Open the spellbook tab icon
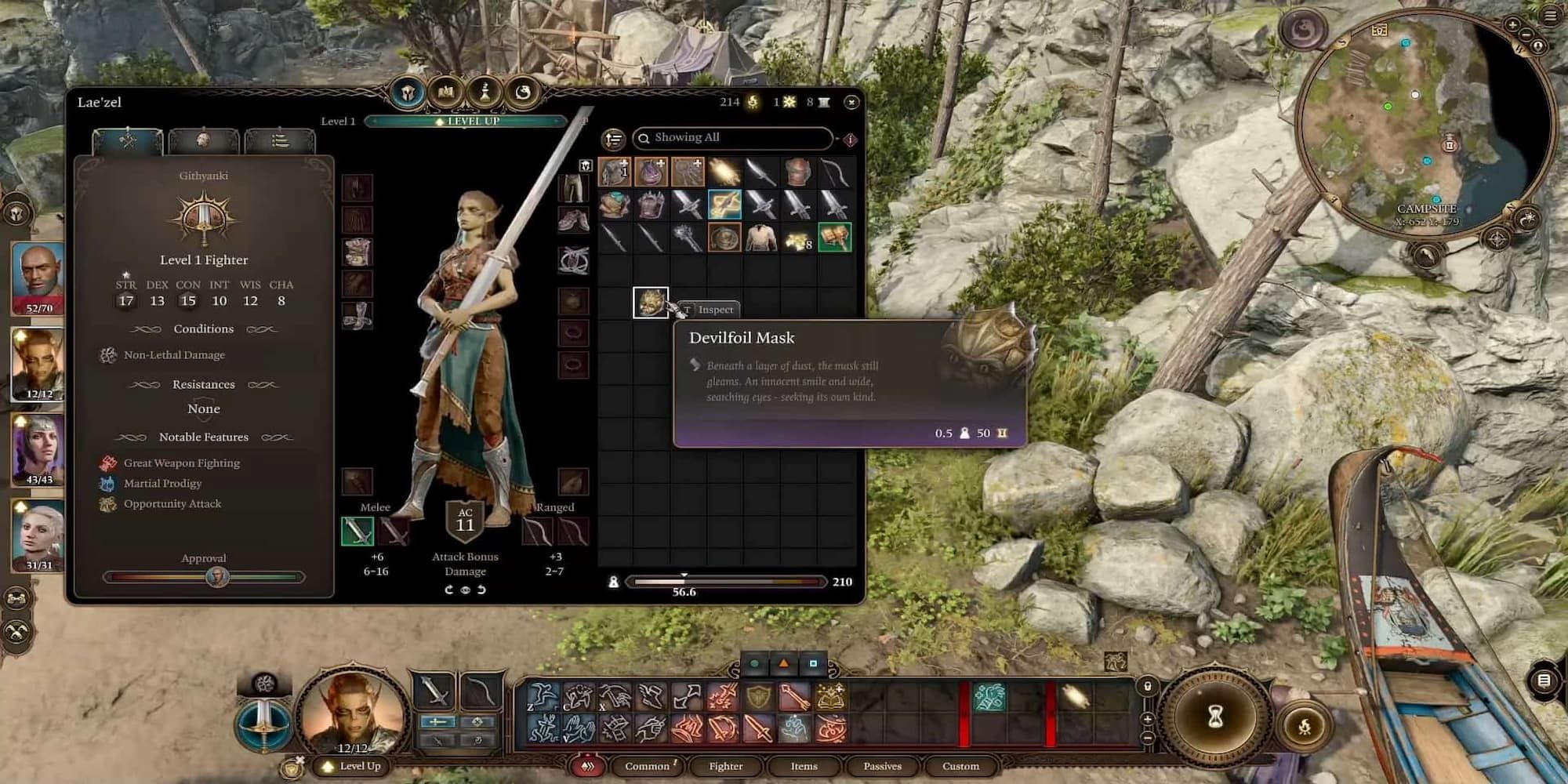The width and height of the screenshot is (1568, 784). tap(446, 93)
